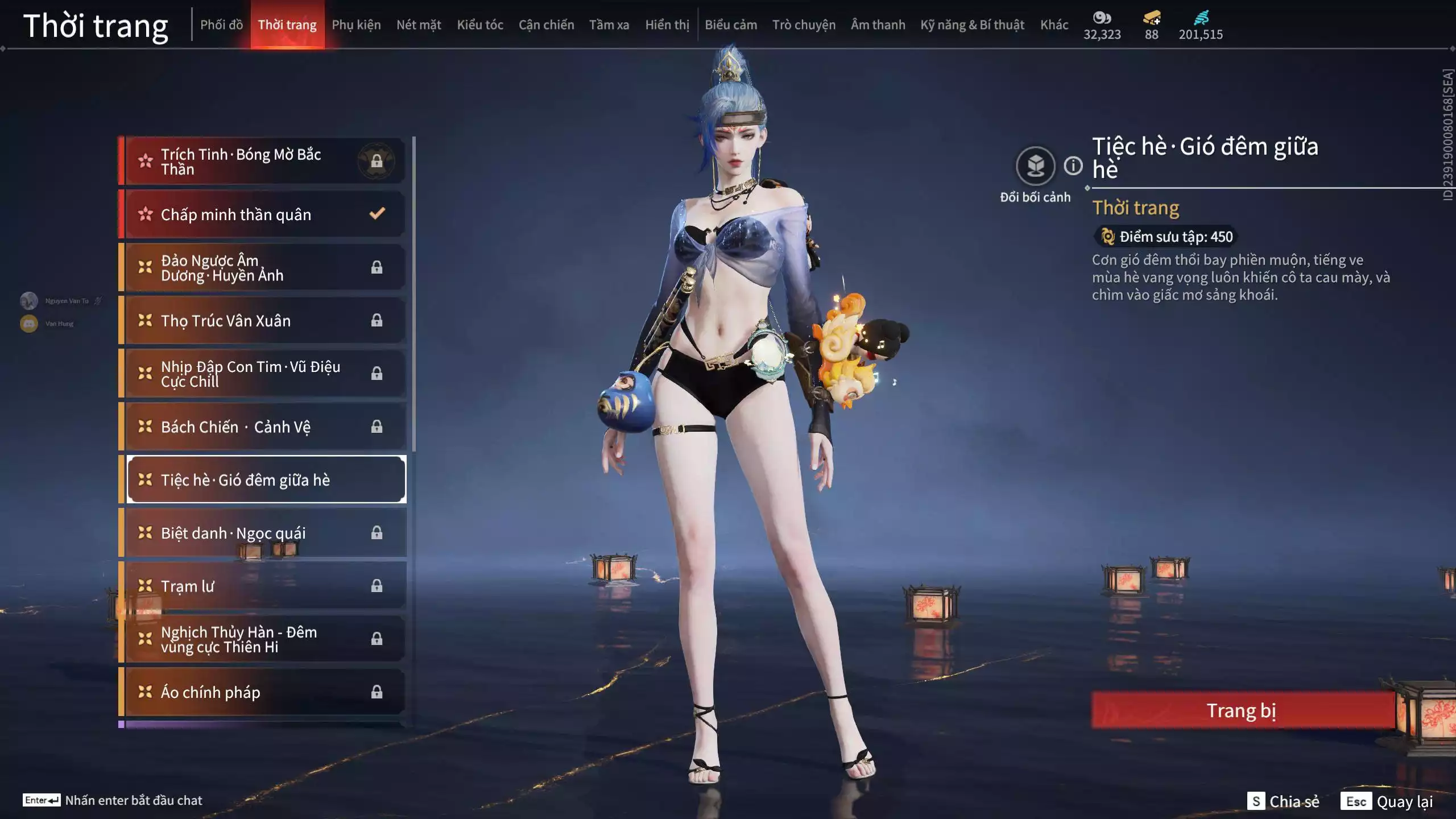Click the lock on Biệt danh·Ngọc quái

point(377,532)
